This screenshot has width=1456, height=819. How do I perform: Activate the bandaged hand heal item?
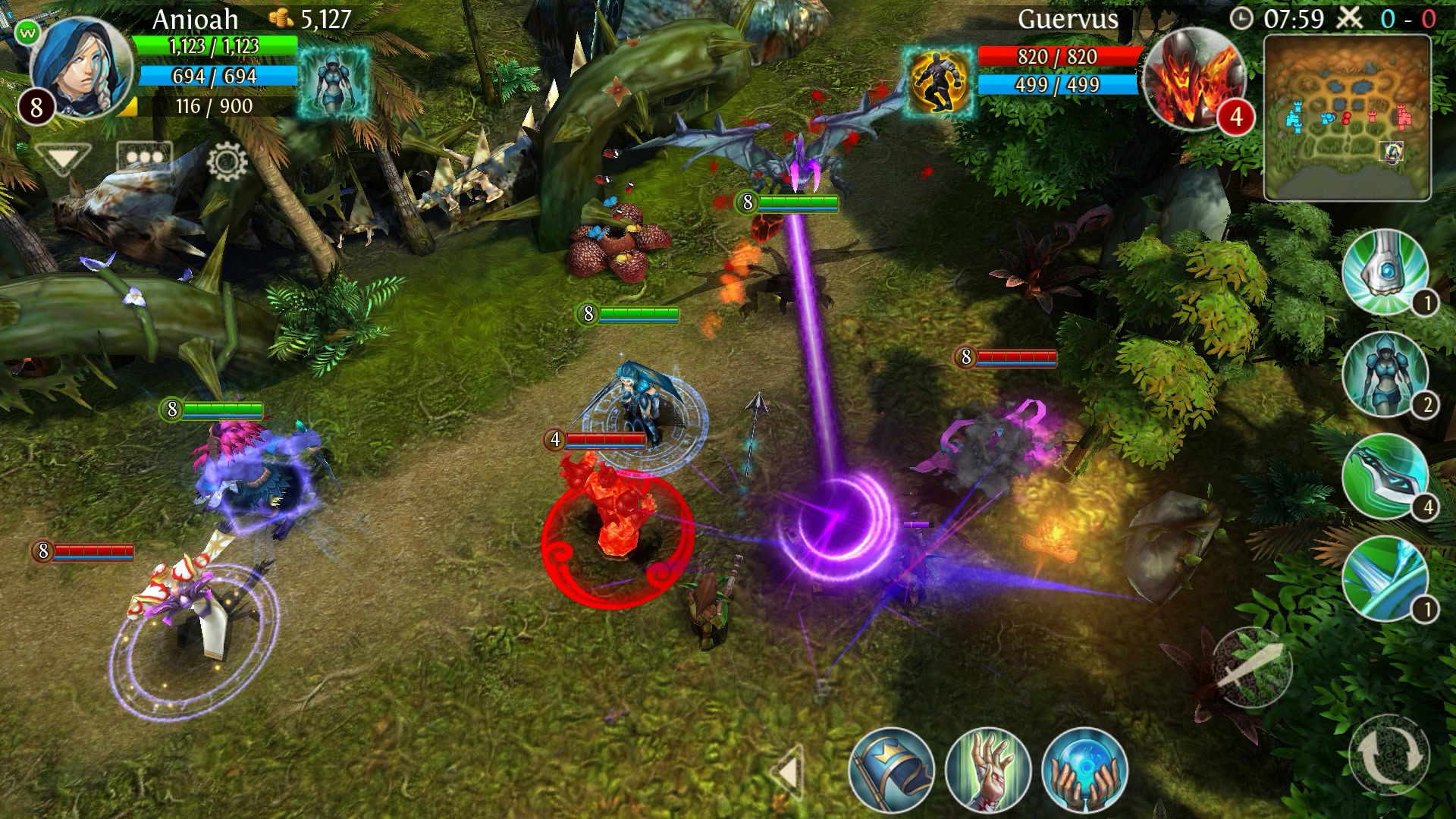point(988,770)
